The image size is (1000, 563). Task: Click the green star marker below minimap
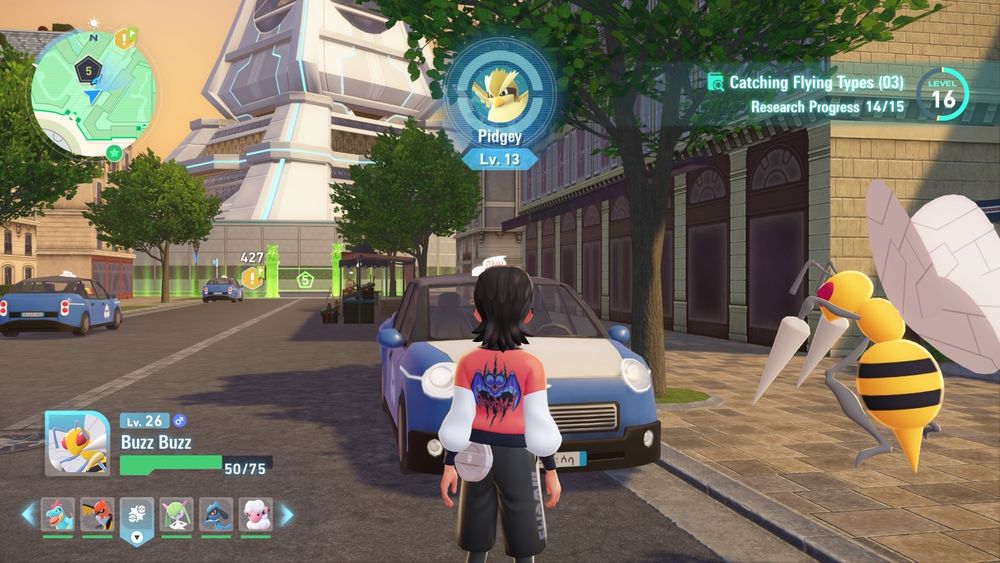click(114, 152)
